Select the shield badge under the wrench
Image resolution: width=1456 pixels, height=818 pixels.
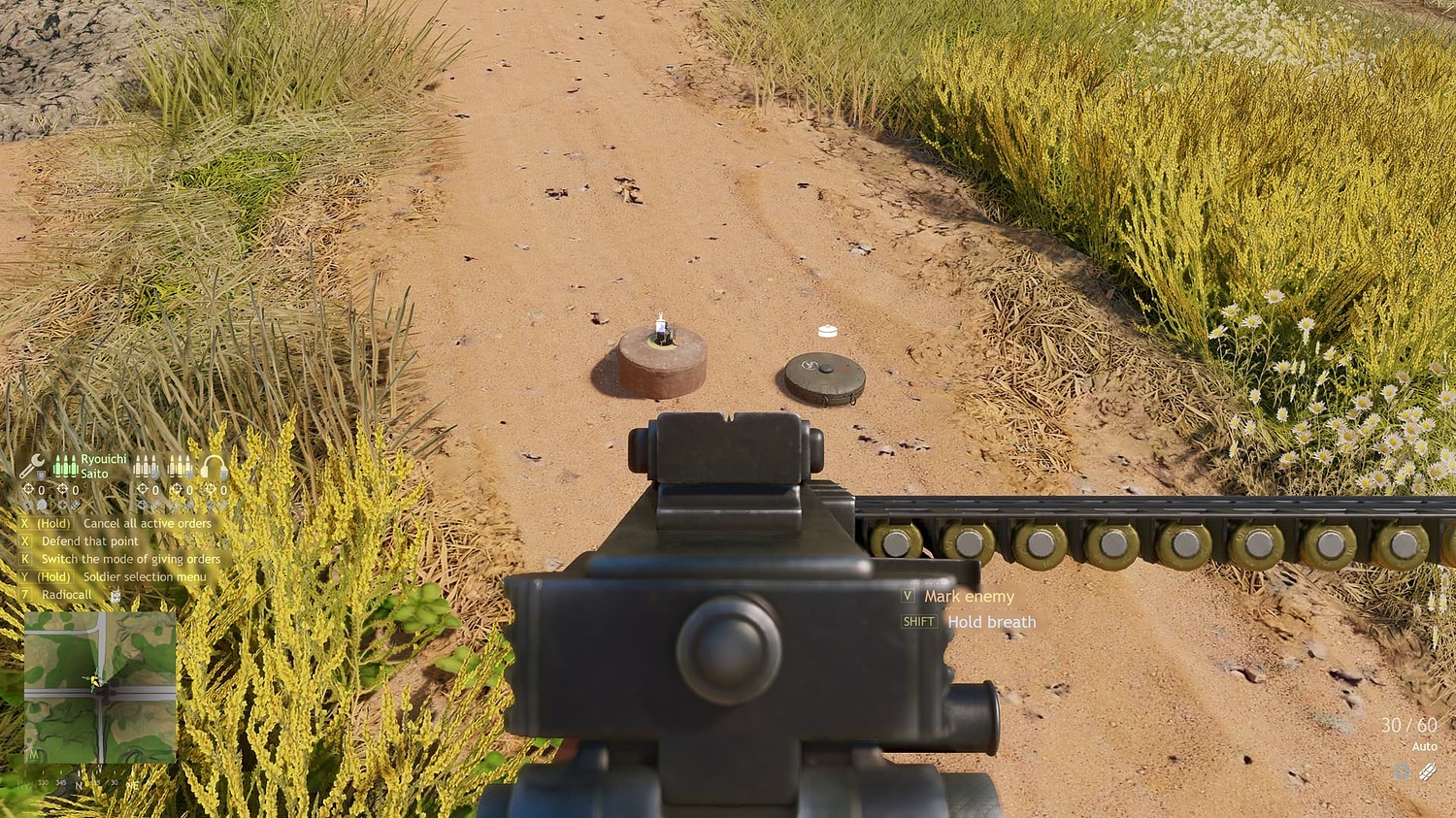[x=41, y=475]
